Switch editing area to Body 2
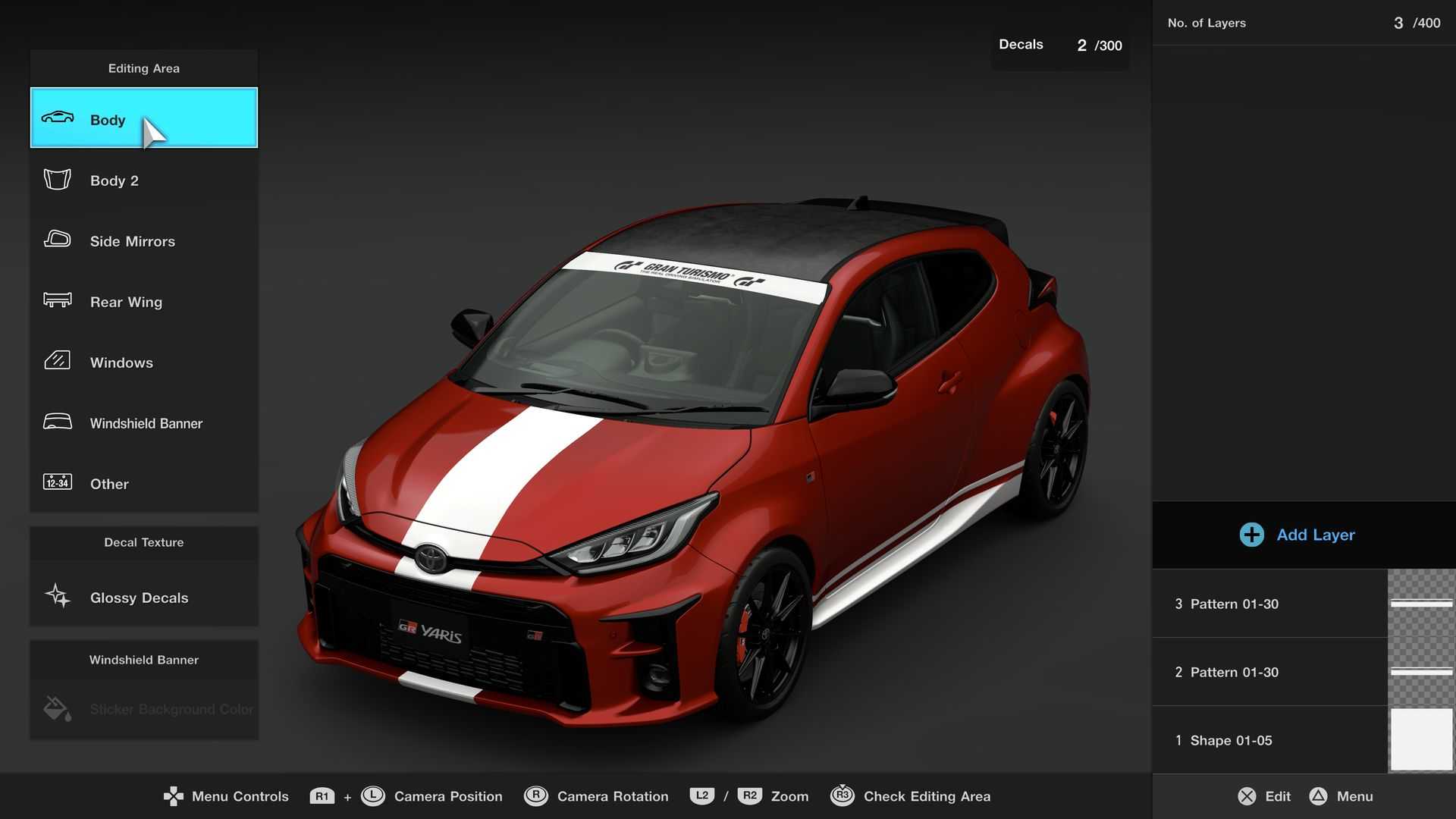Screen dimensions: 1456x819 144,180
